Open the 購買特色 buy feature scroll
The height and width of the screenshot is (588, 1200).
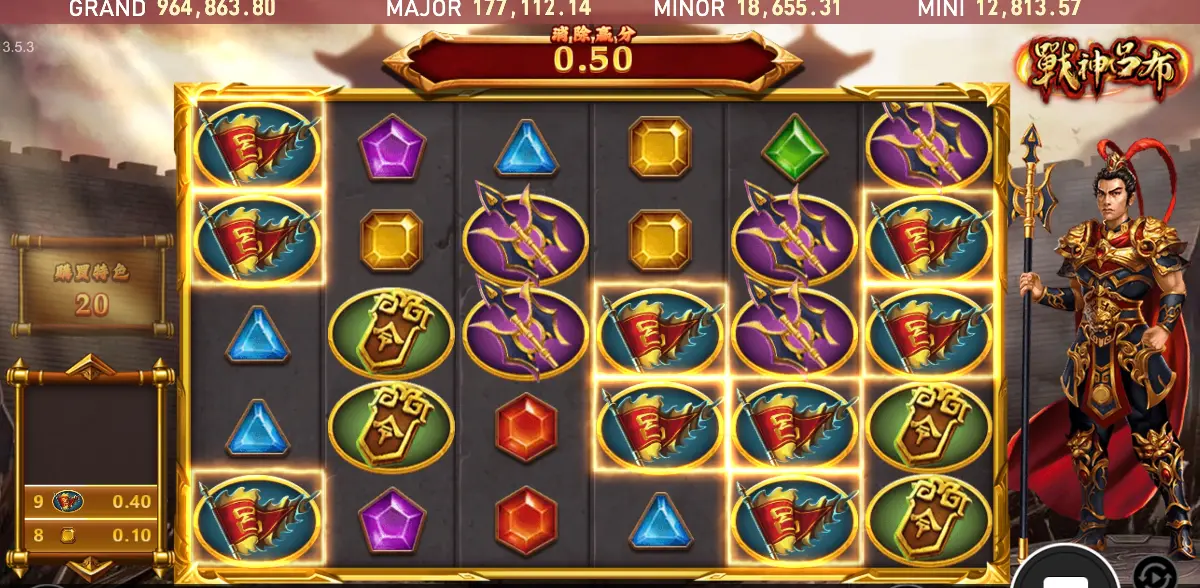coord(92,285)
